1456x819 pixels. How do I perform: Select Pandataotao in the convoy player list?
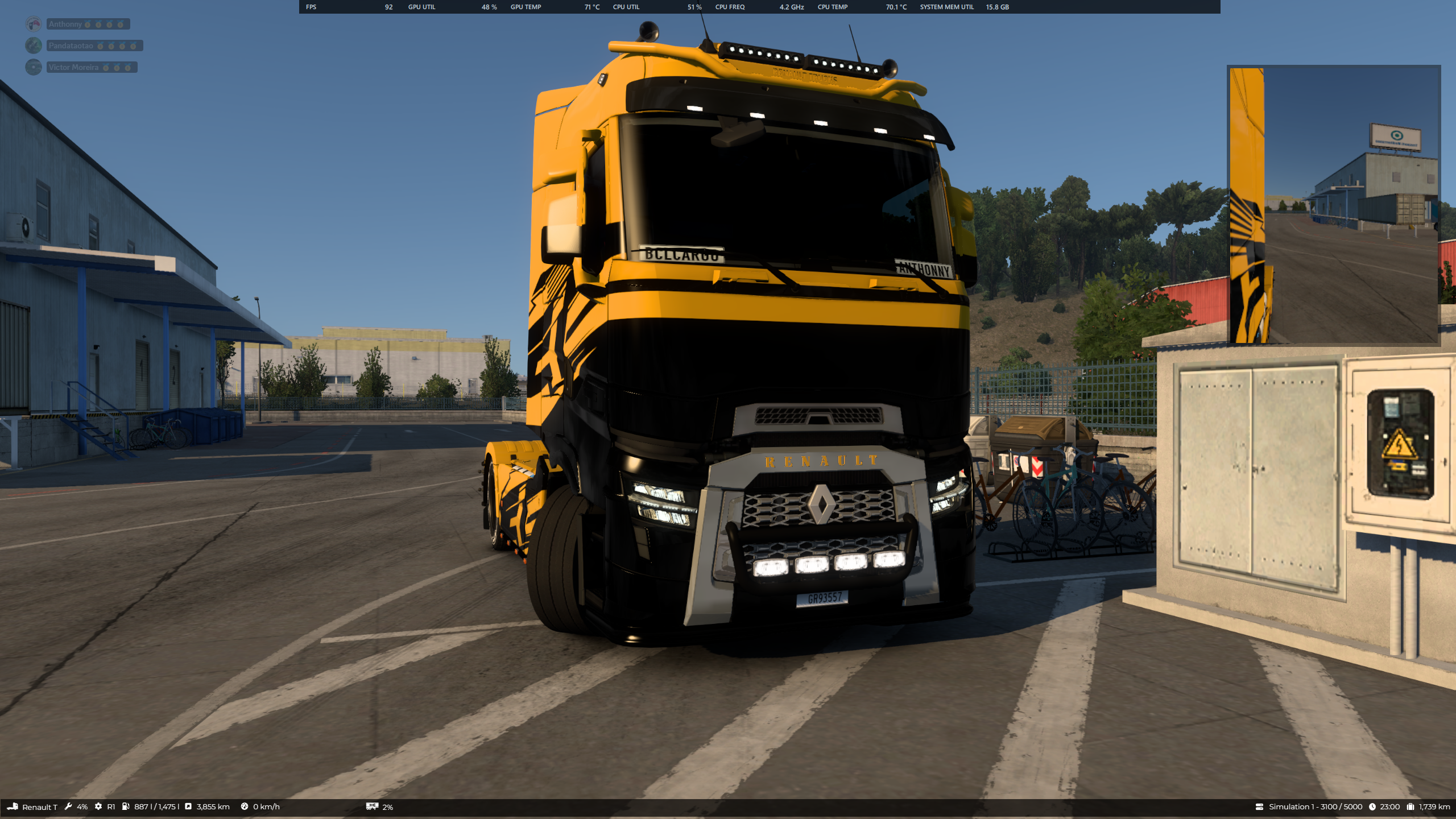coord(71,45)
